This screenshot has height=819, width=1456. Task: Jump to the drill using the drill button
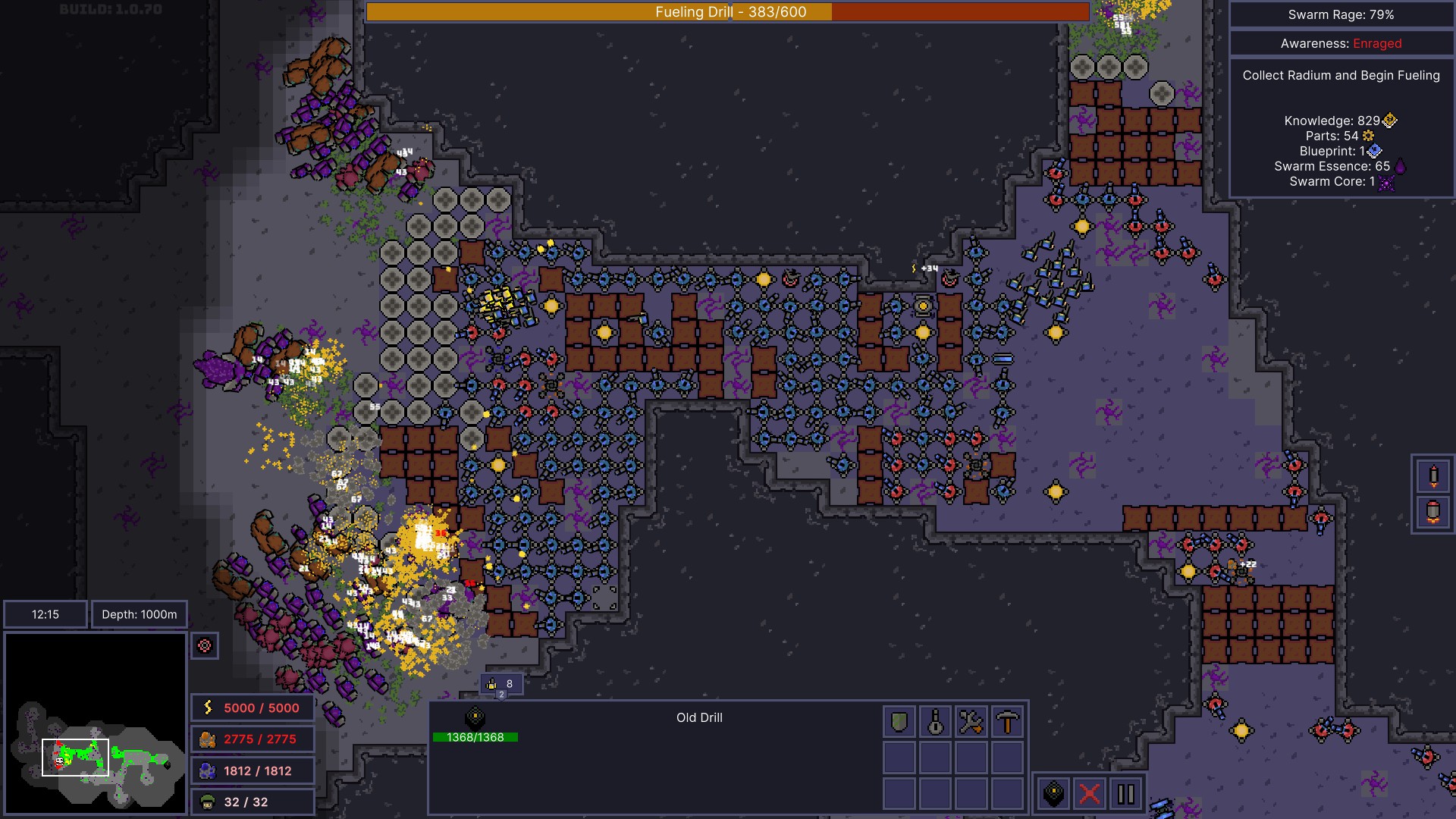click(1054, 794)
